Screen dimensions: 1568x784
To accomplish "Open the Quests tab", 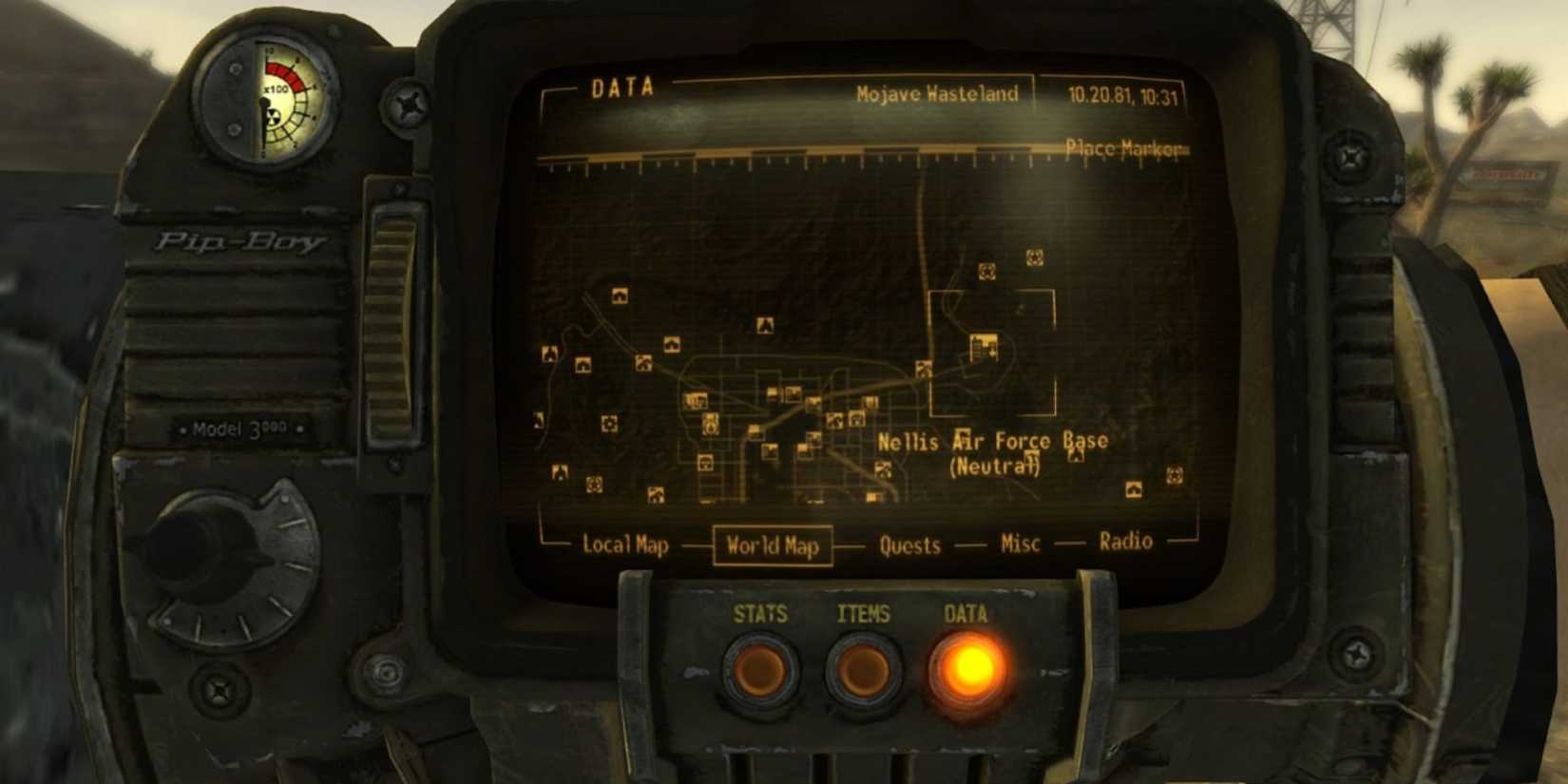I will point(909,545).
